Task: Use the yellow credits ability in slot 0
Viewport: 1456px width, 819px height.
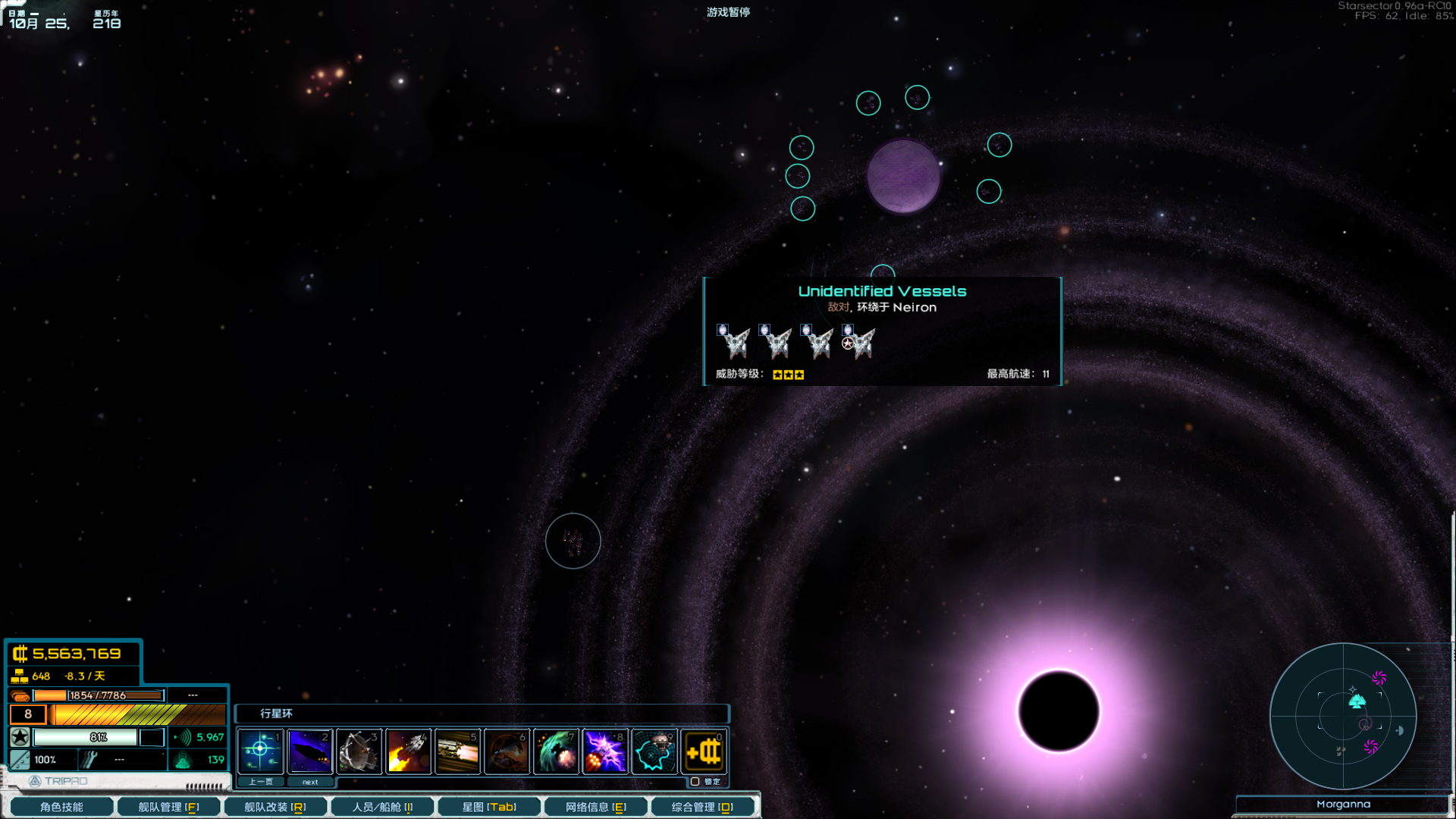Action: [x=704, y=752]
